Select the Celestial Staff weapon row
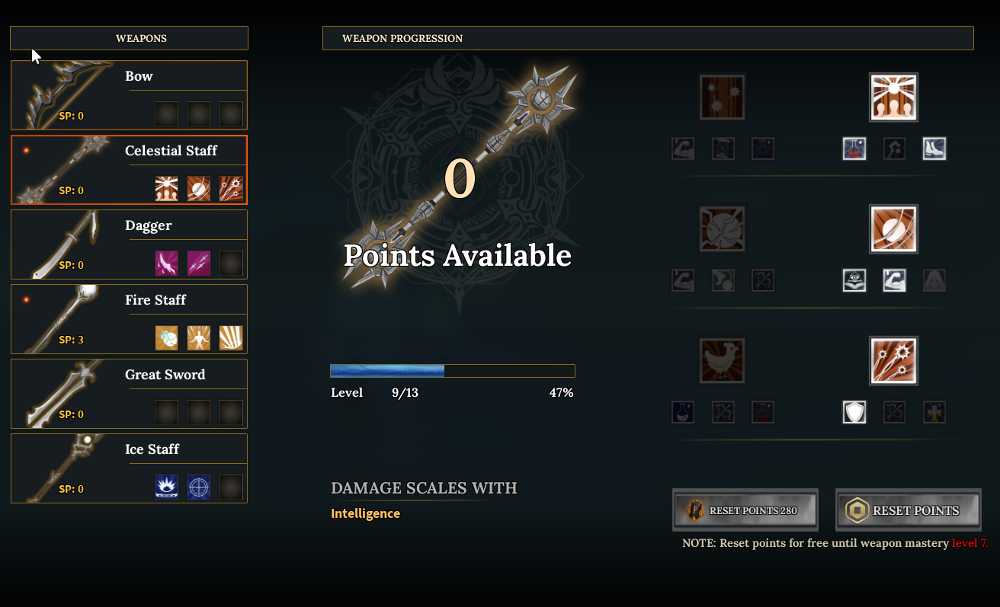1000x607 pixels. point(129,170)
